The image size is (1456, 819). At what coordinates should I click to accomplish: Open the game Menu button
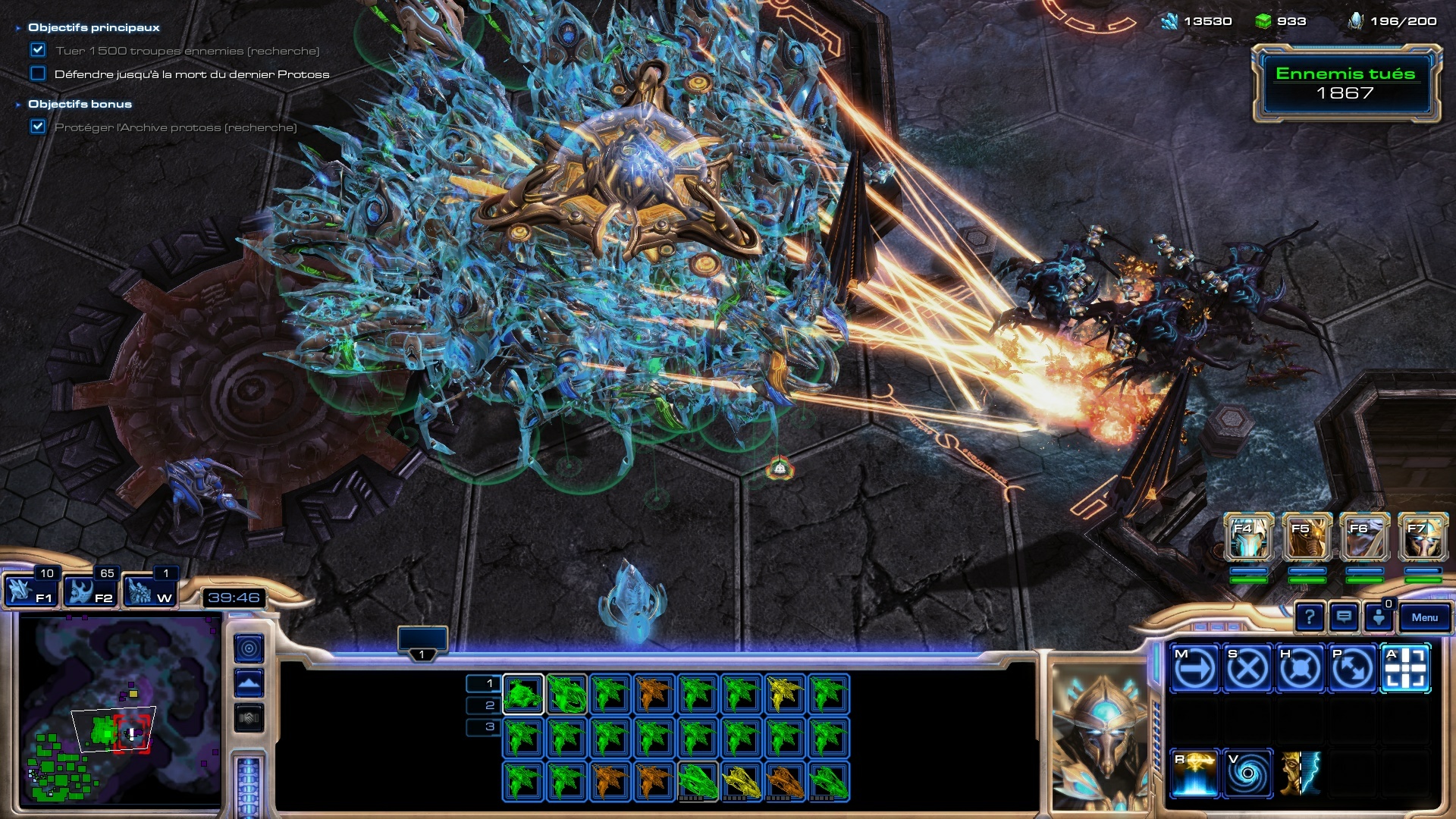(x=1424, y=617)
